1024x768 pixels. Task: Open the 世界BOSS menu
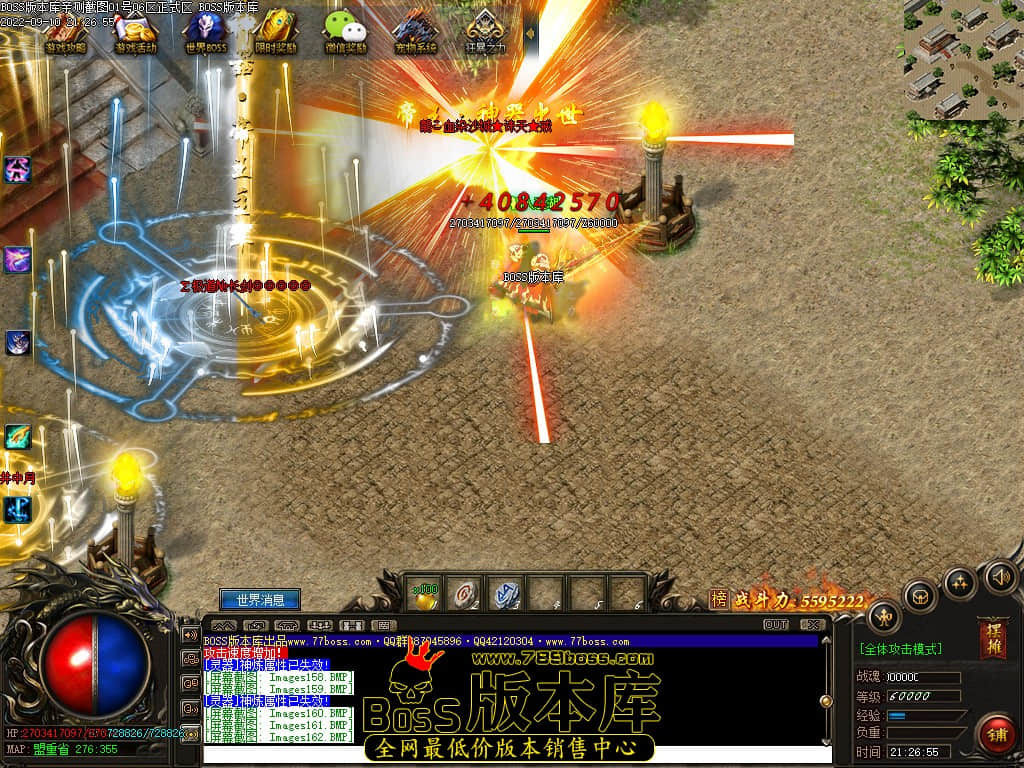pos(206,32)
